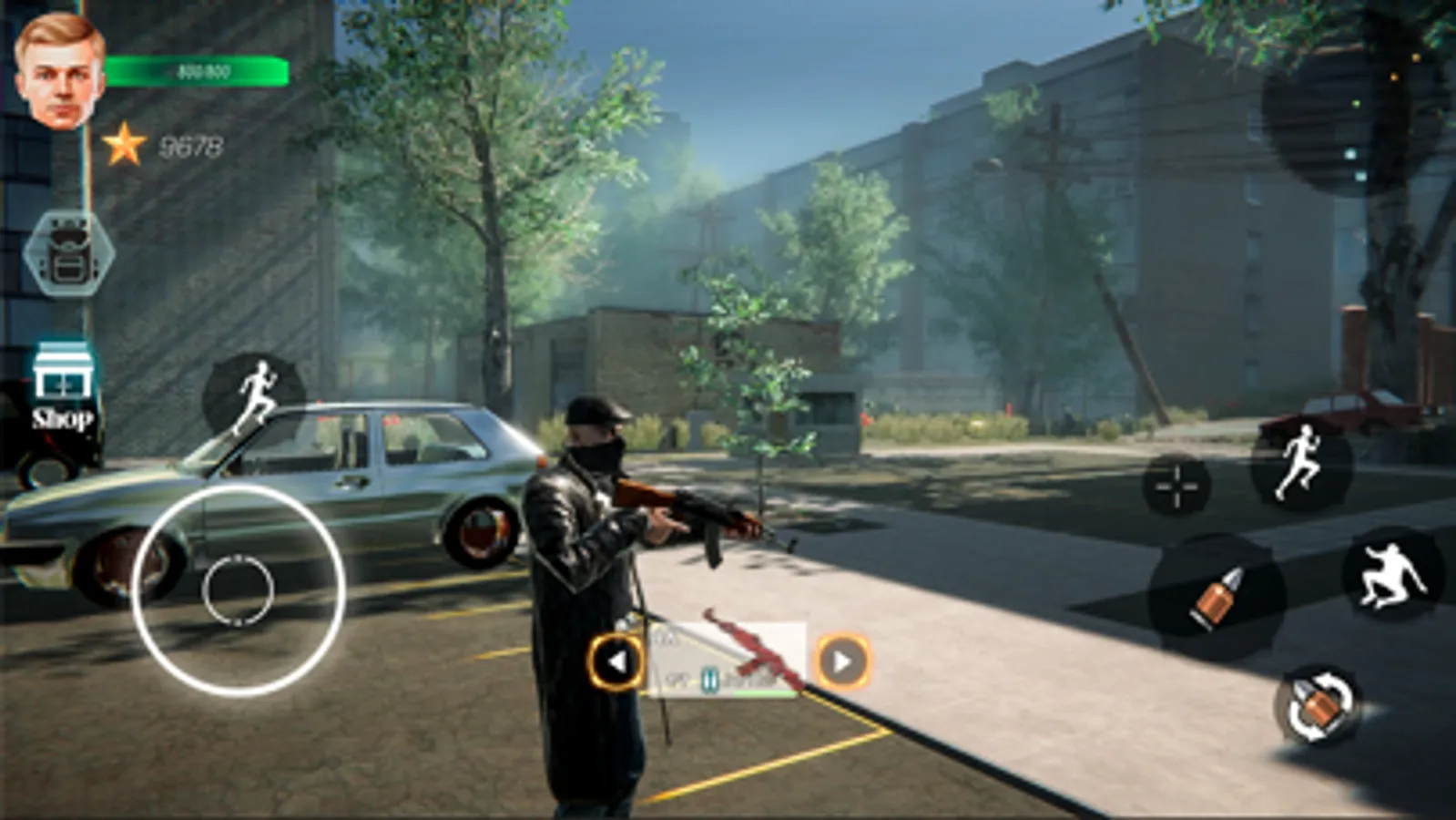Open the Shop menu
The width and height of the screenshot is (1456, 820).
(64, 387)
